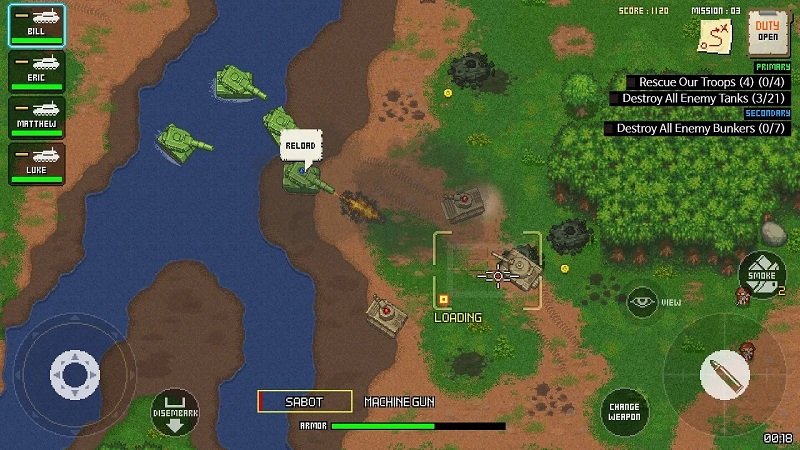Switch to the Machine Gun weapon
The height and width of the screenshot is (450, 800).
(399, 401)
